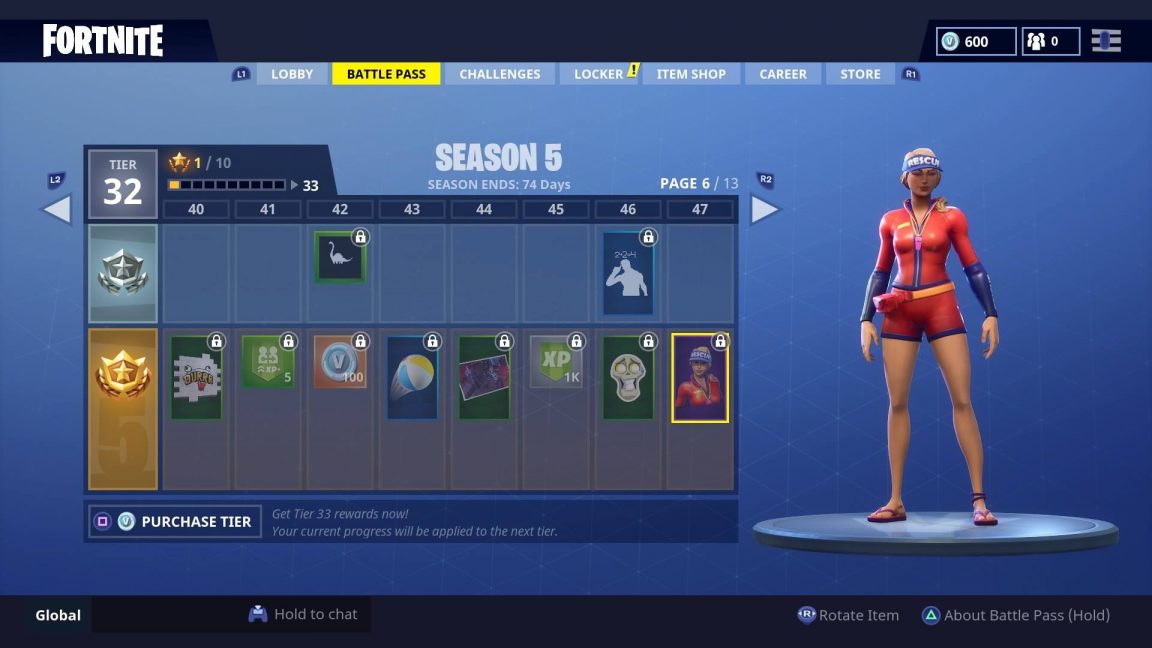Select the dinosaur reward at tier 42

click(340, 258)
